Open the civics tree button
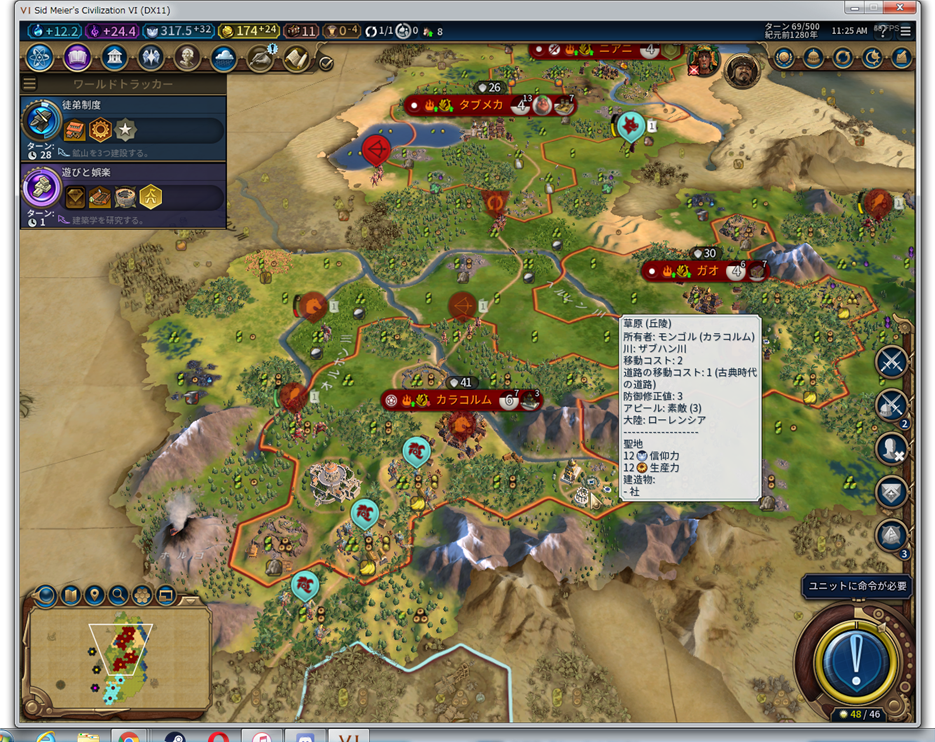 tap(77, 58)
